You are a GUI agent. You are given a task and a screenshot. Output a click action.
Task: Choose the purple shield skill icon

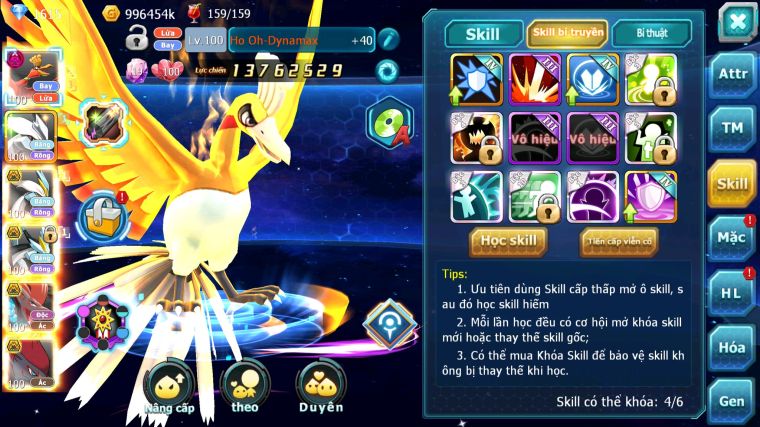coord(651,195)
